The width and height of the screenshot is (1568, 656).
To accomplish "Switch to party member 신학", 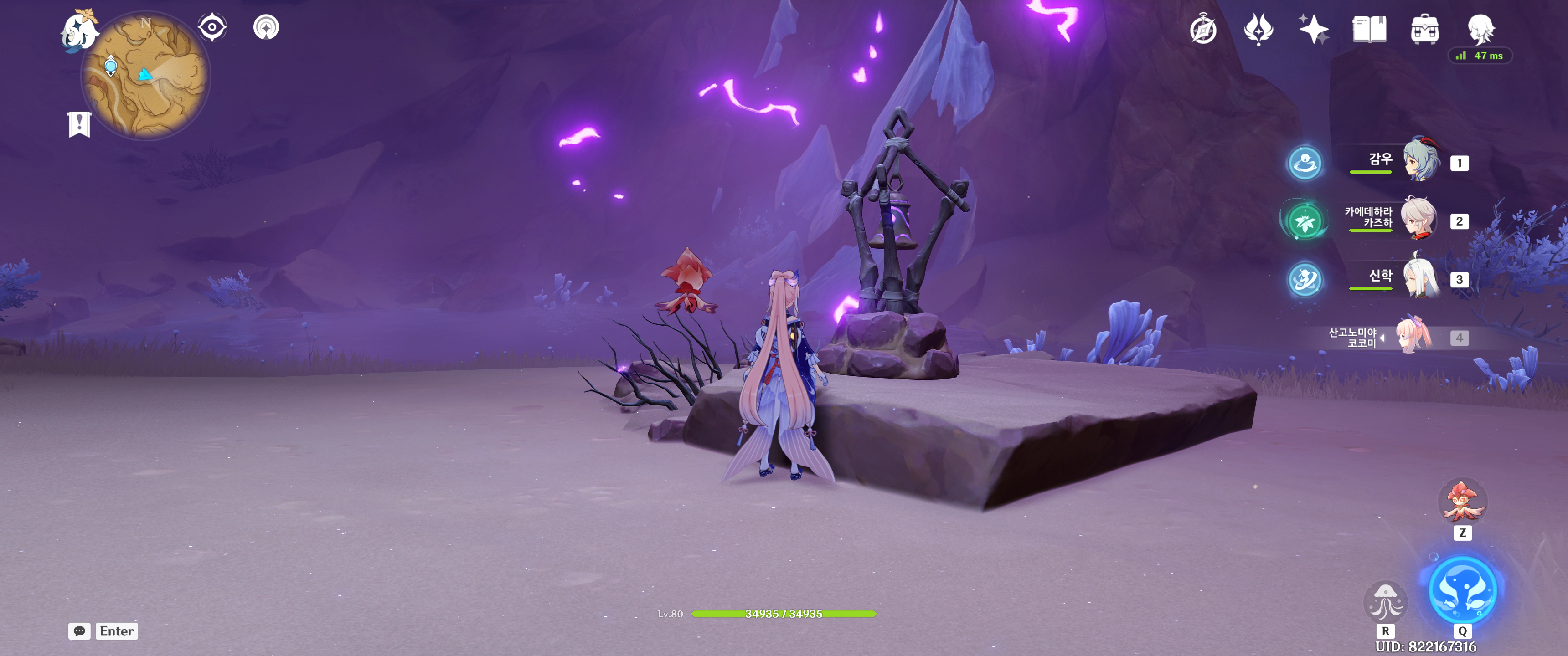I will (1421, 278).
